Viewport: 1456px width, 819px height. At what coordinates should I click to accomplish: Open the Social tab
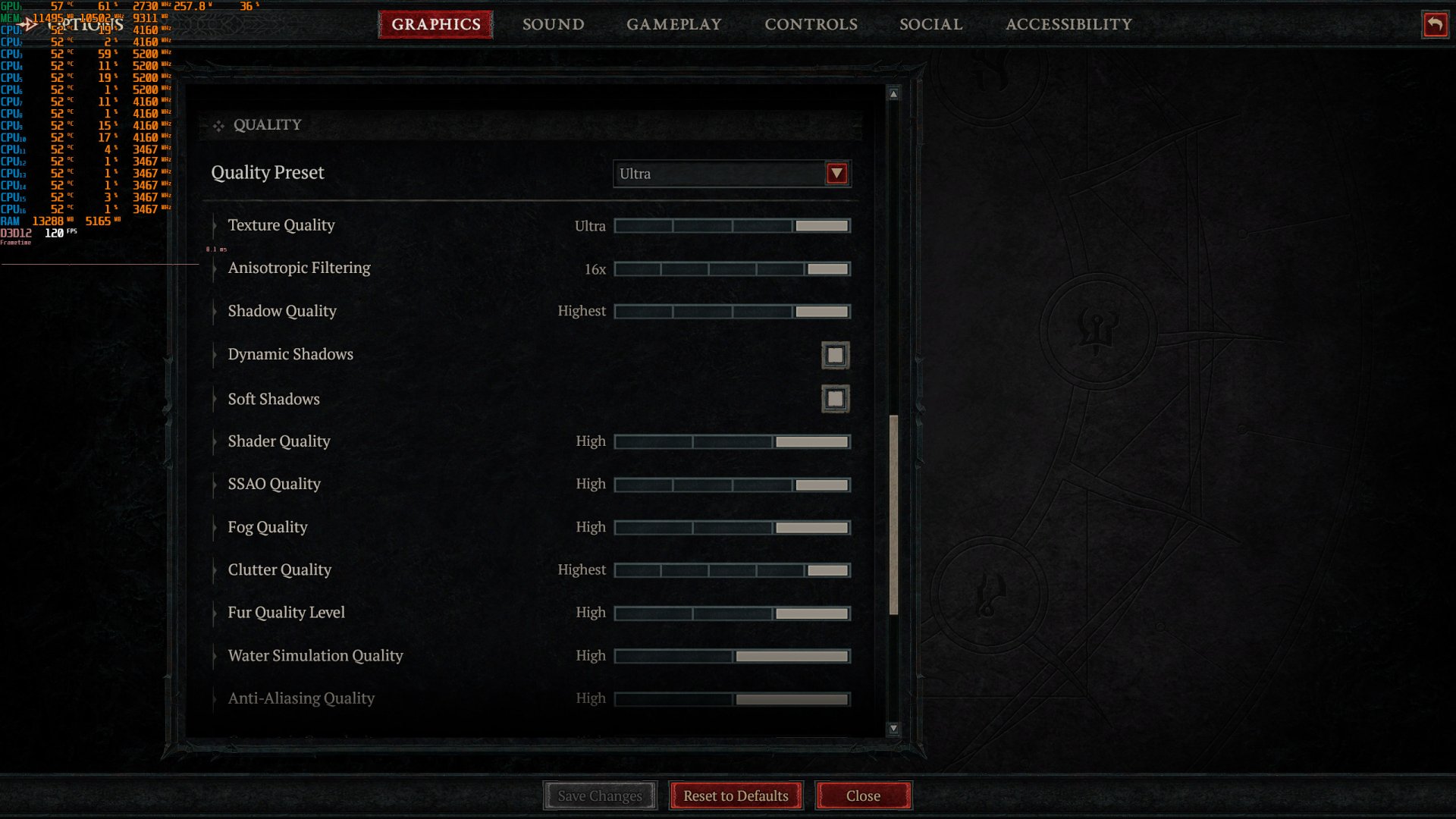pyautogui.click(x=930, y=24)
